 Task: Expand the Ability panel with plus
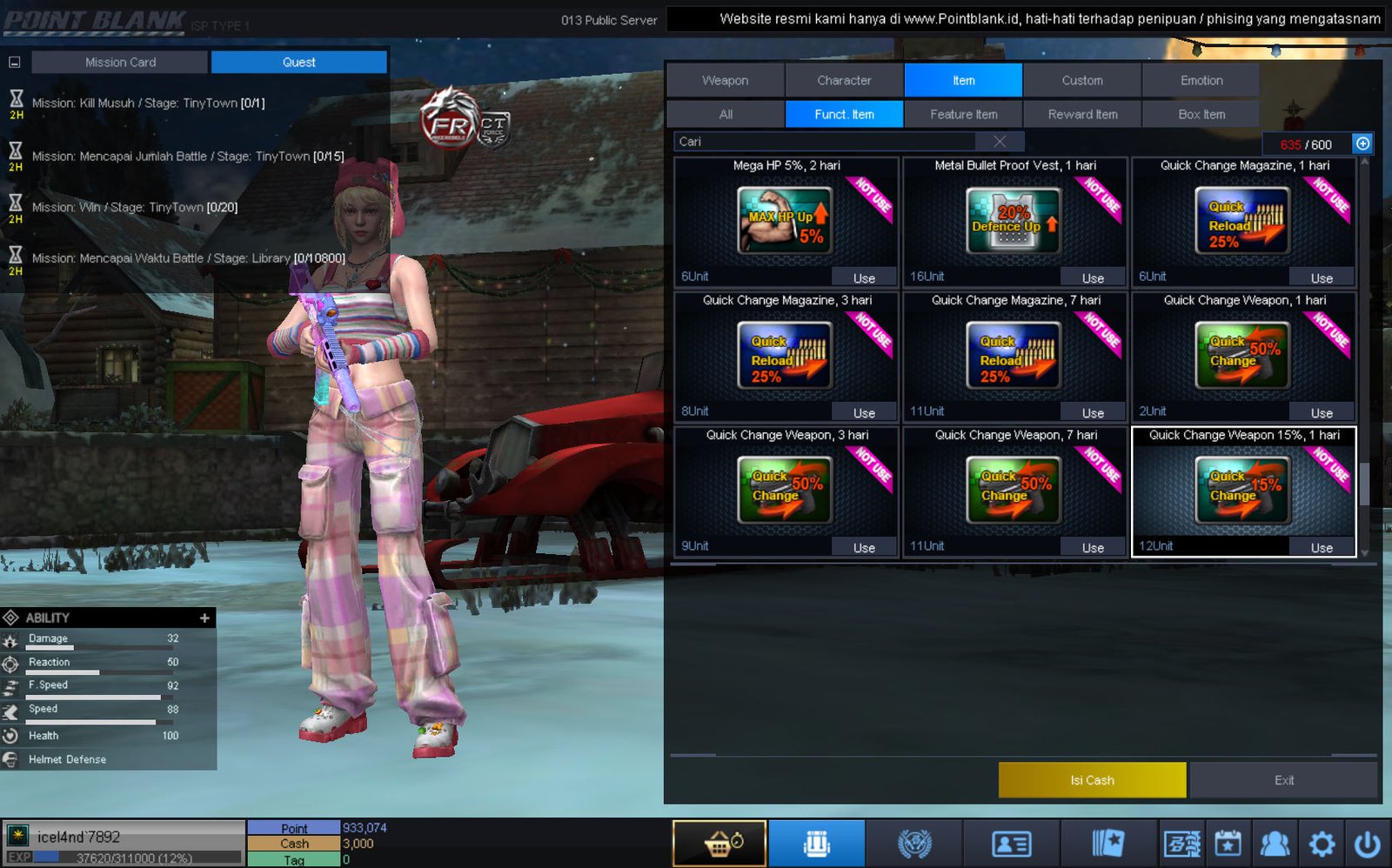coord(204,618)
